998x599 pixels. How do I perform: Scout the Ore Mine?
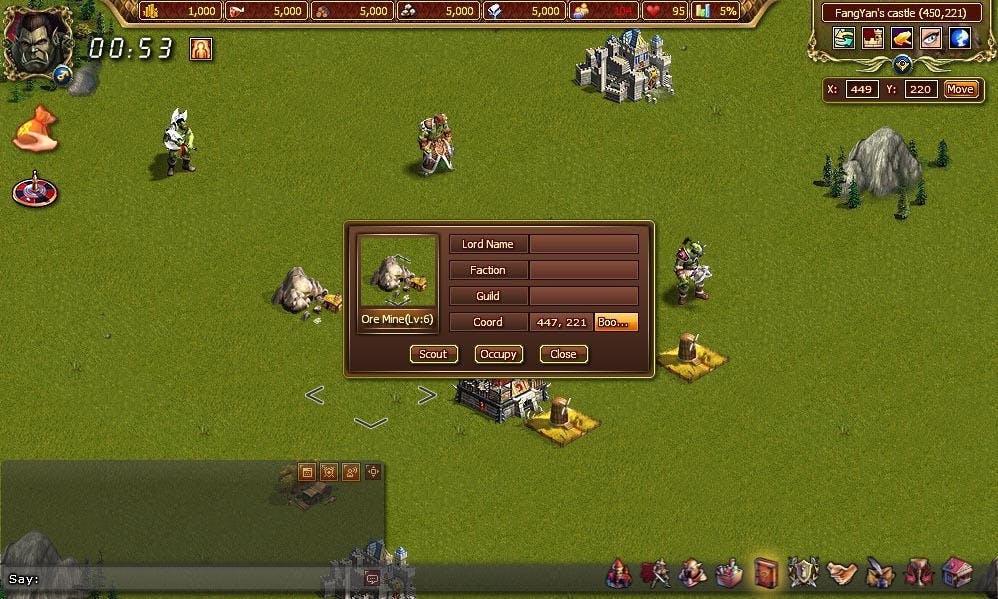(x=433, y=354)
